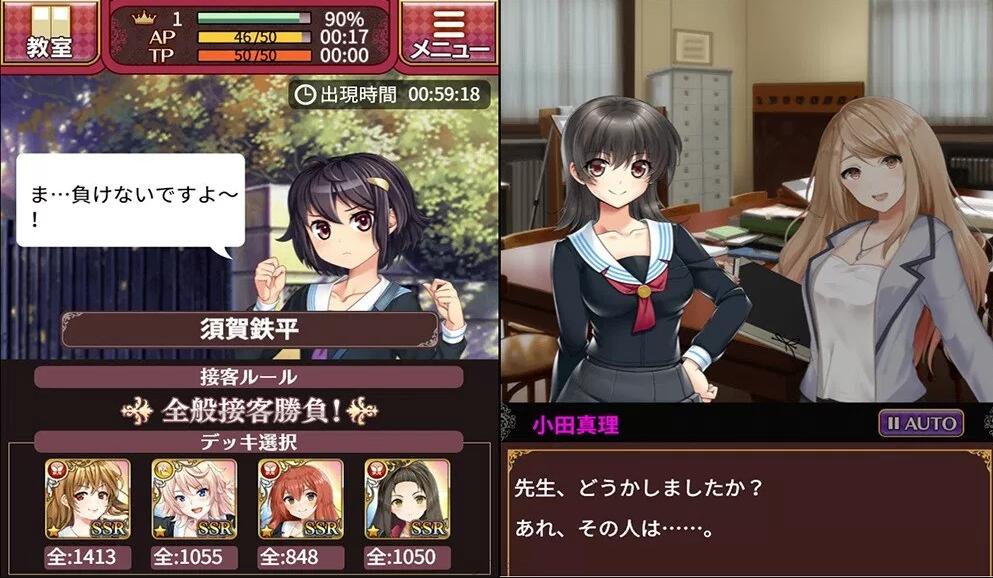Open the 教室 classroom button
The width and height of the screenshot is (993, 578).
(x=49, y=32)
